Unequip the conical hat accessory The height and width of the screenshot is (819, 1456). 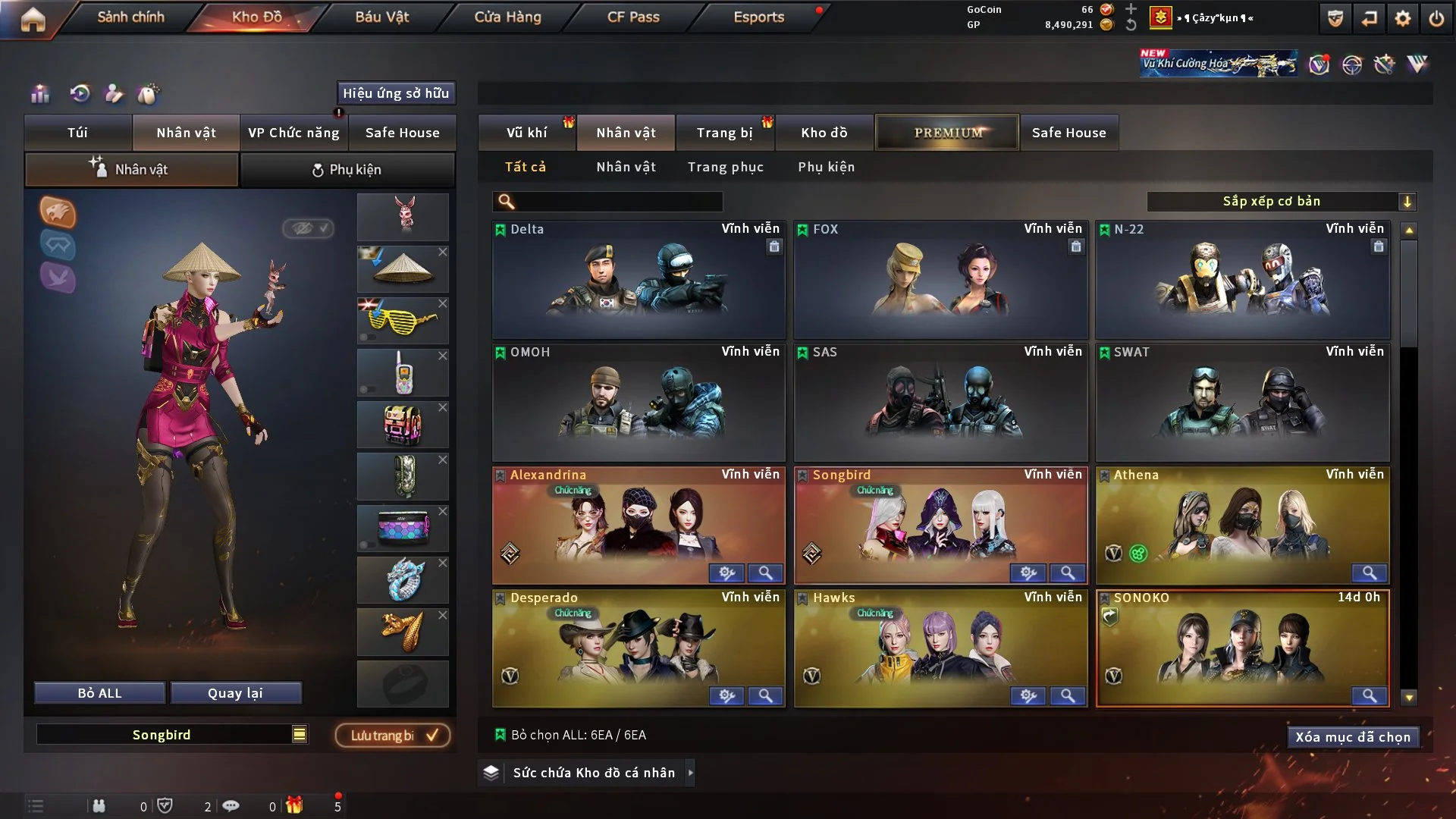point(443,252)
